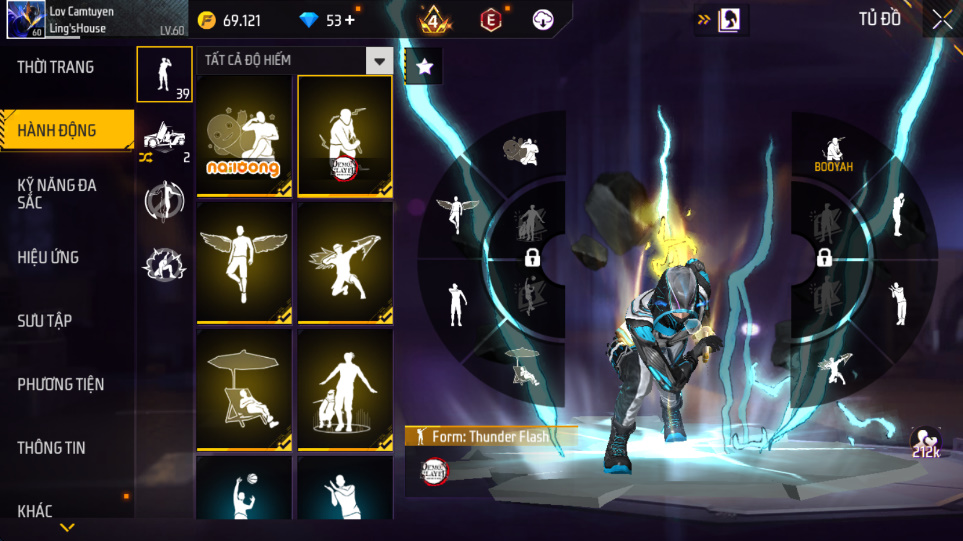Open the SƯU TẬP section
This screenshot has height=541, width=963.
44,321
